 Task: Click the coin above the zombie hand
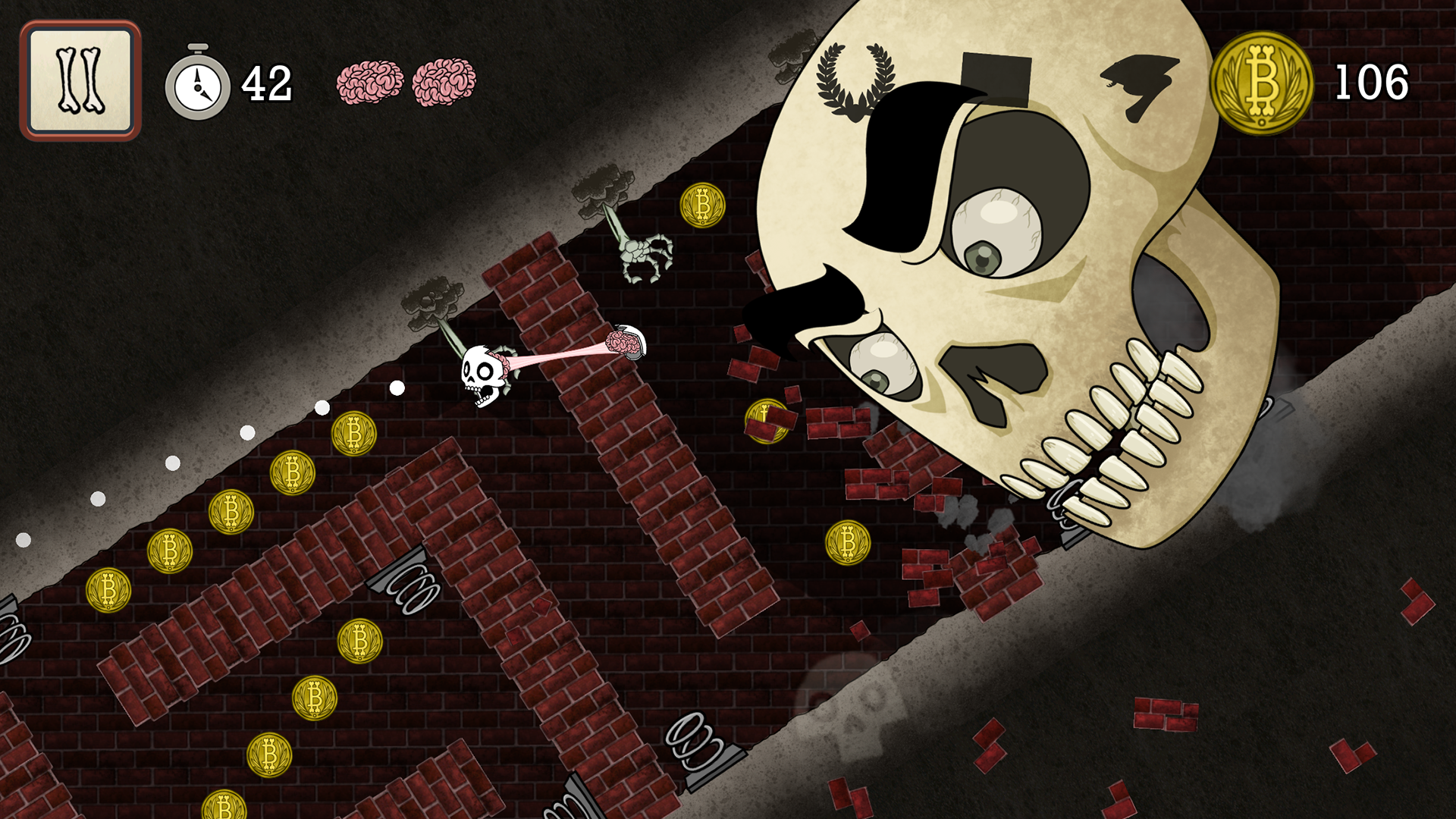coord(702,206)
